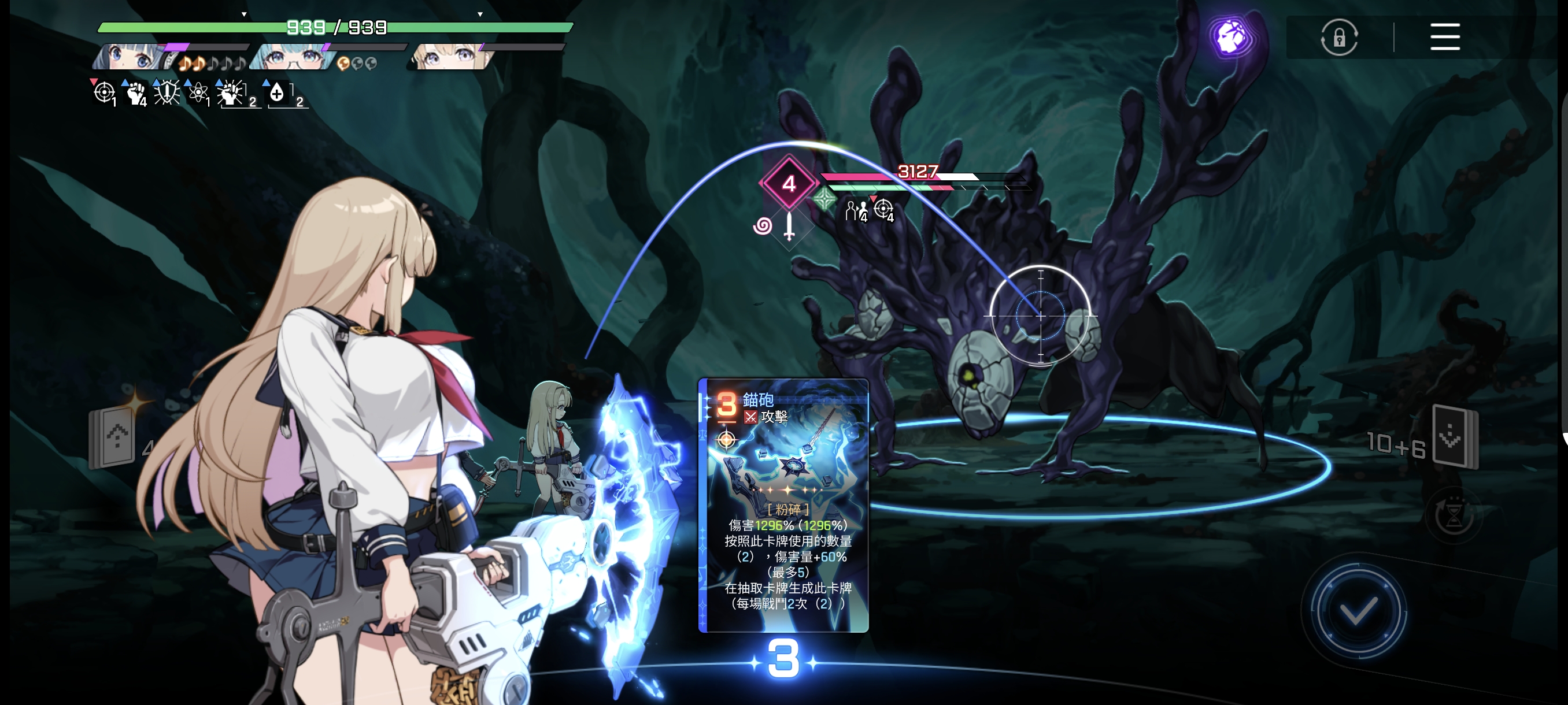Tap the purple glowing orb icon
Viewport: 1568px width, 705px height.
point(1231,37)
